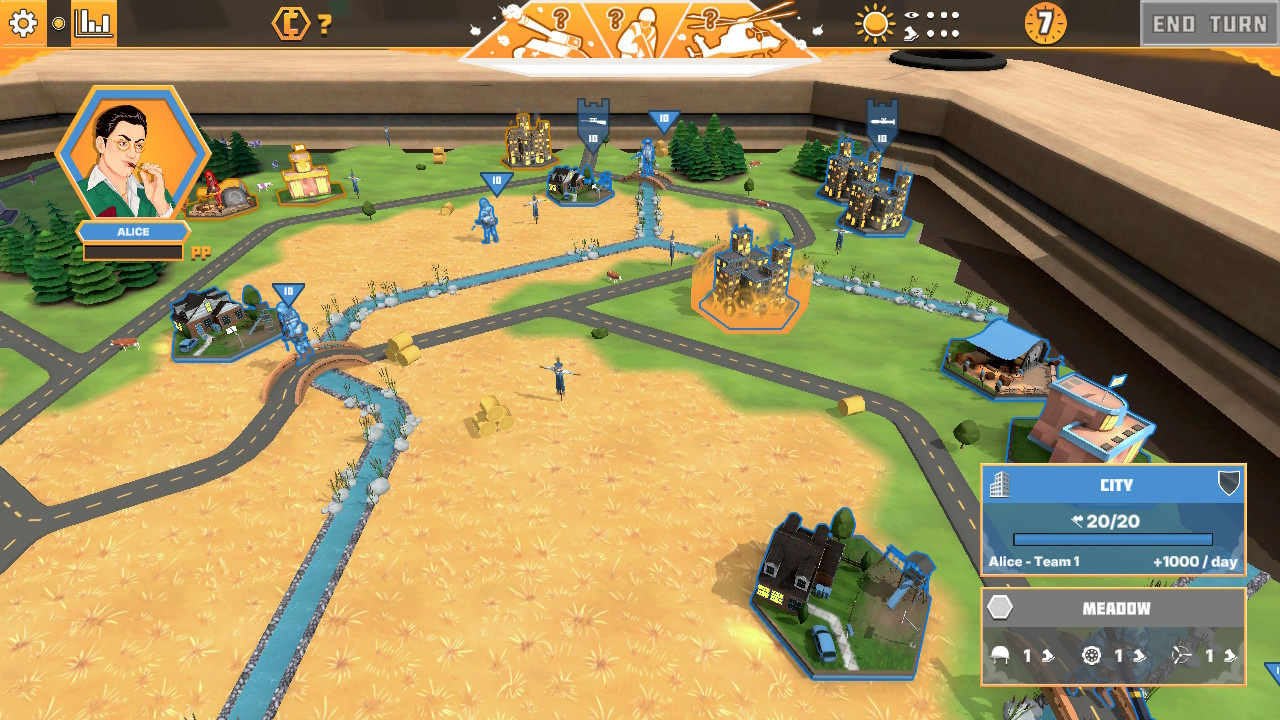The height and width of the screenshot is (720, 1280).
Task: Toggle the boot movement indicator
Action: point(911,35)
